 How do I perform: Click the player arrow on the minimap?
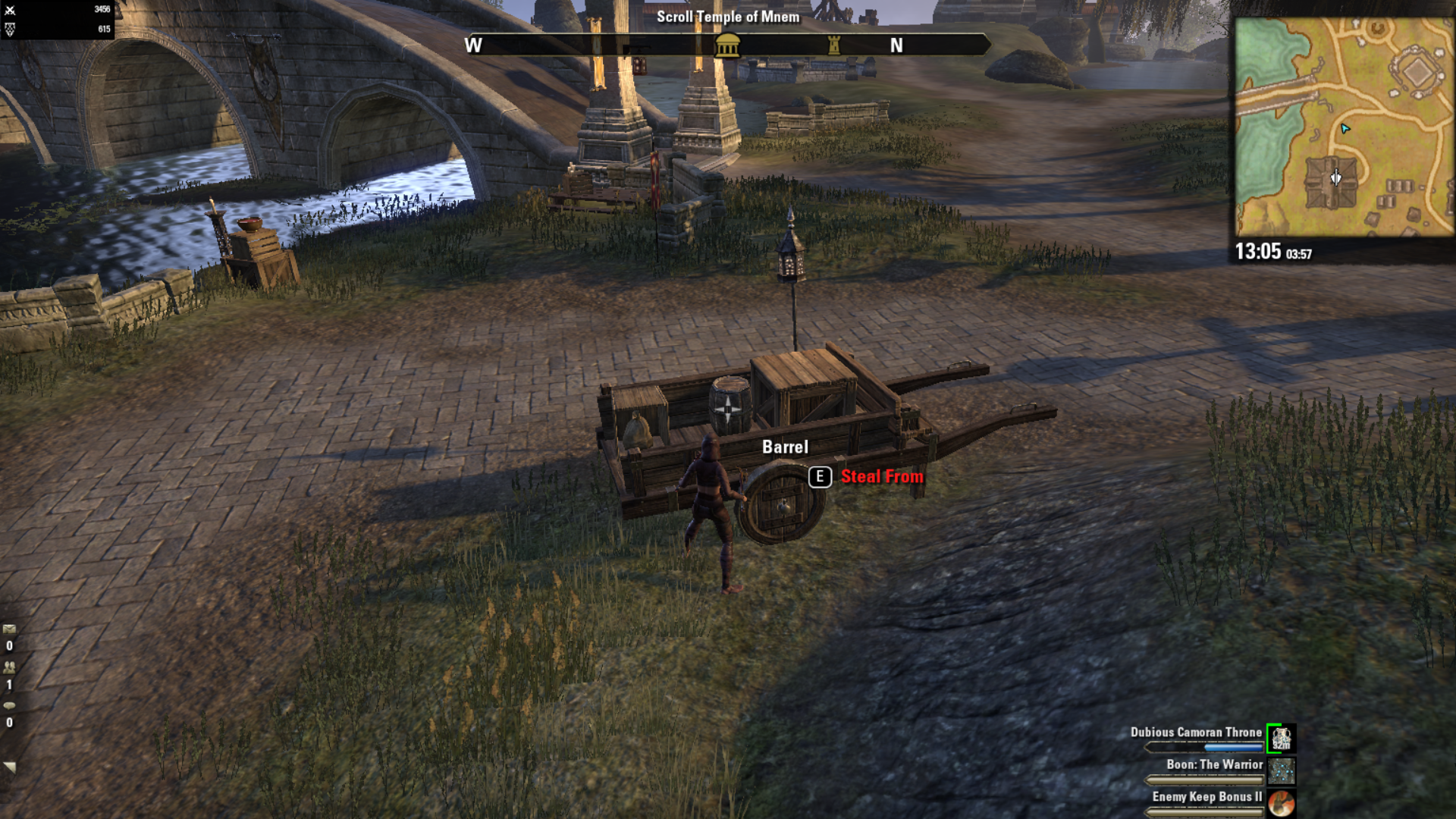click(1345, 129)
